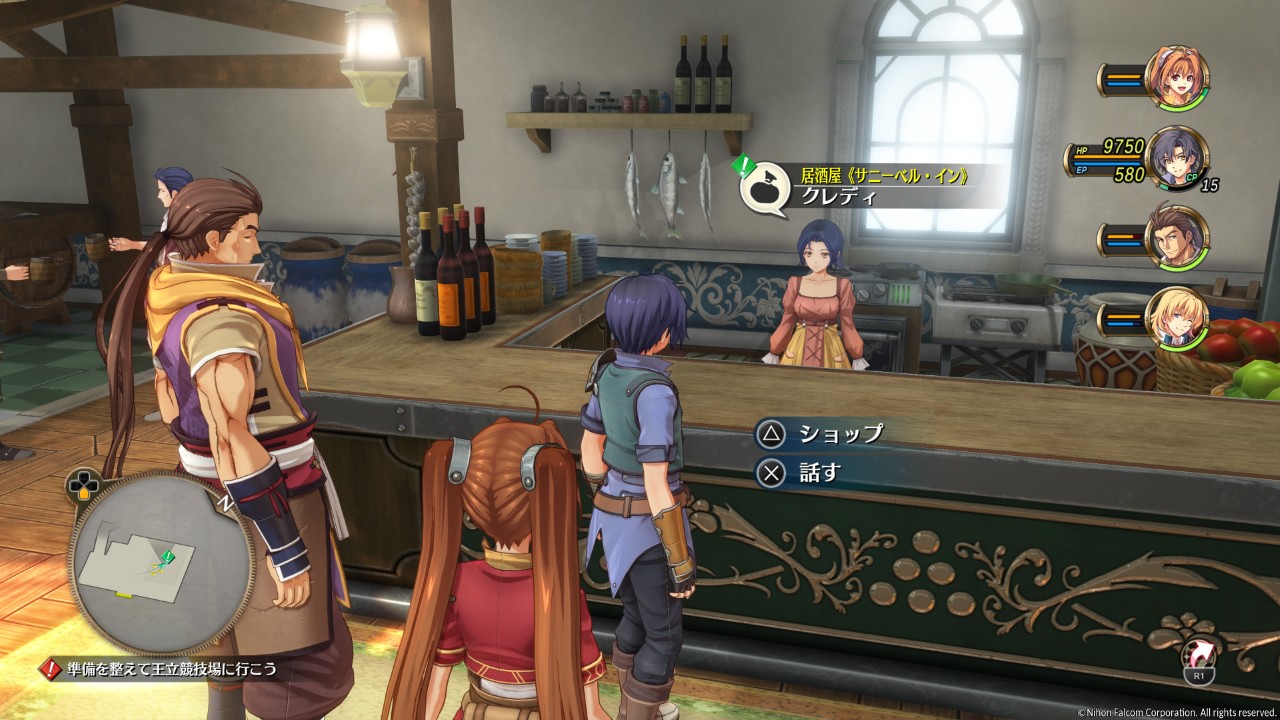The height and width of the screenshot is (720, 1280).
Task: Open the circular minimap
Action: coord(160,563)
